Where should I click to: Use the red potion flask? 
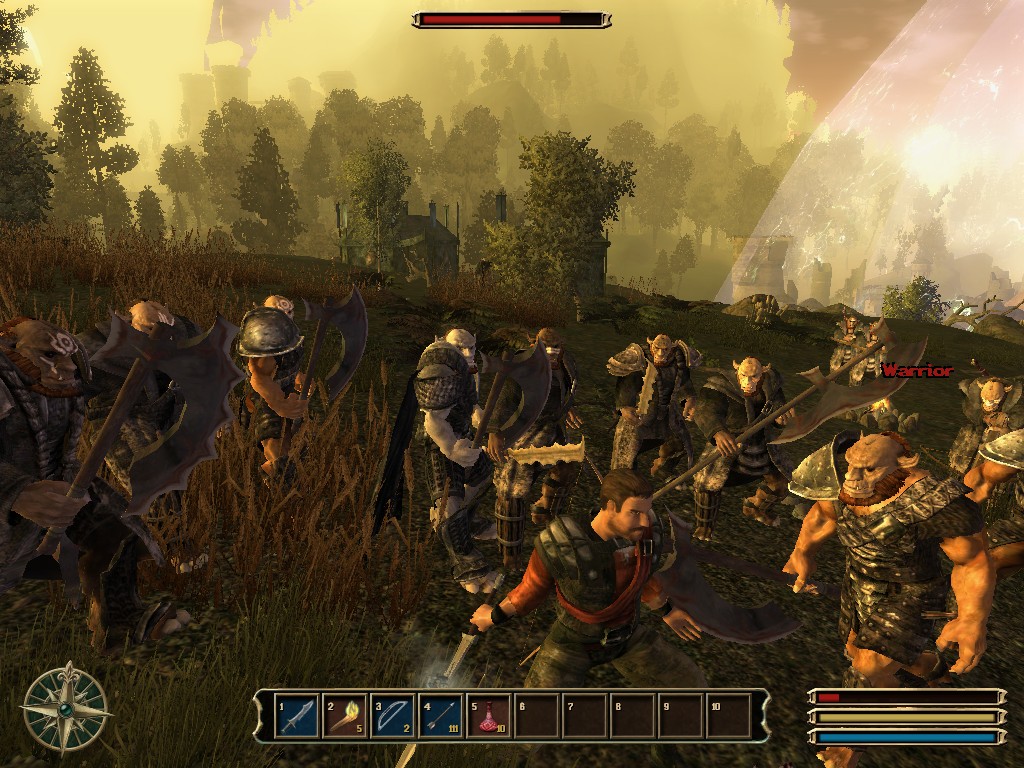(489, 716)
